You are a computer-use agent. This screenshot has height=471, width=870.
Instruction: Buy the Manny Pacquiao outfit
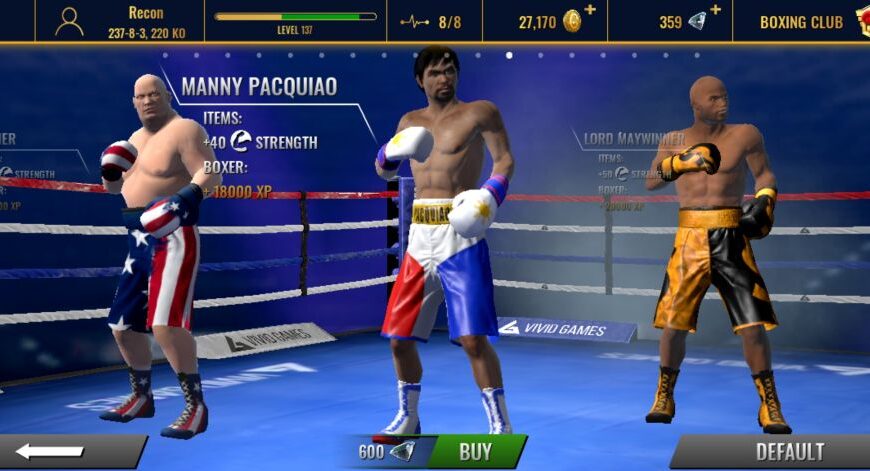pyautogui.click(x=475, y=451)
